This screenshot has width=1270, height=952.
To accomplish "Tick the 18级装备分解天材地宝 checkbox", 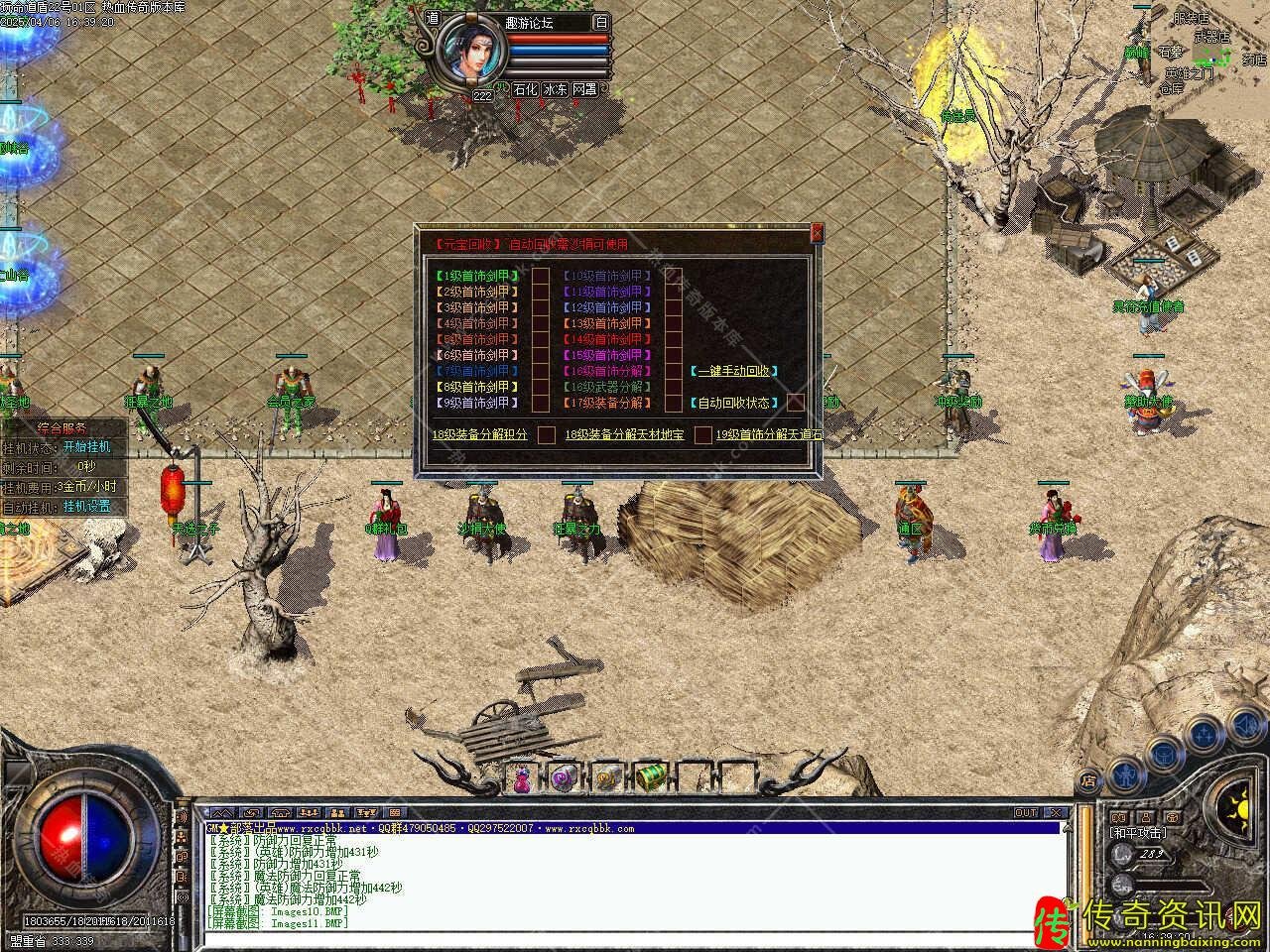I will 702,434.
